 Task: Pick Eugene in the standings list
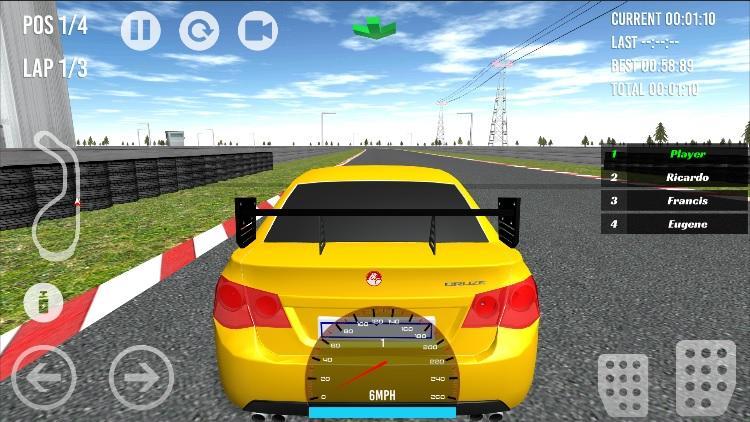674,224
